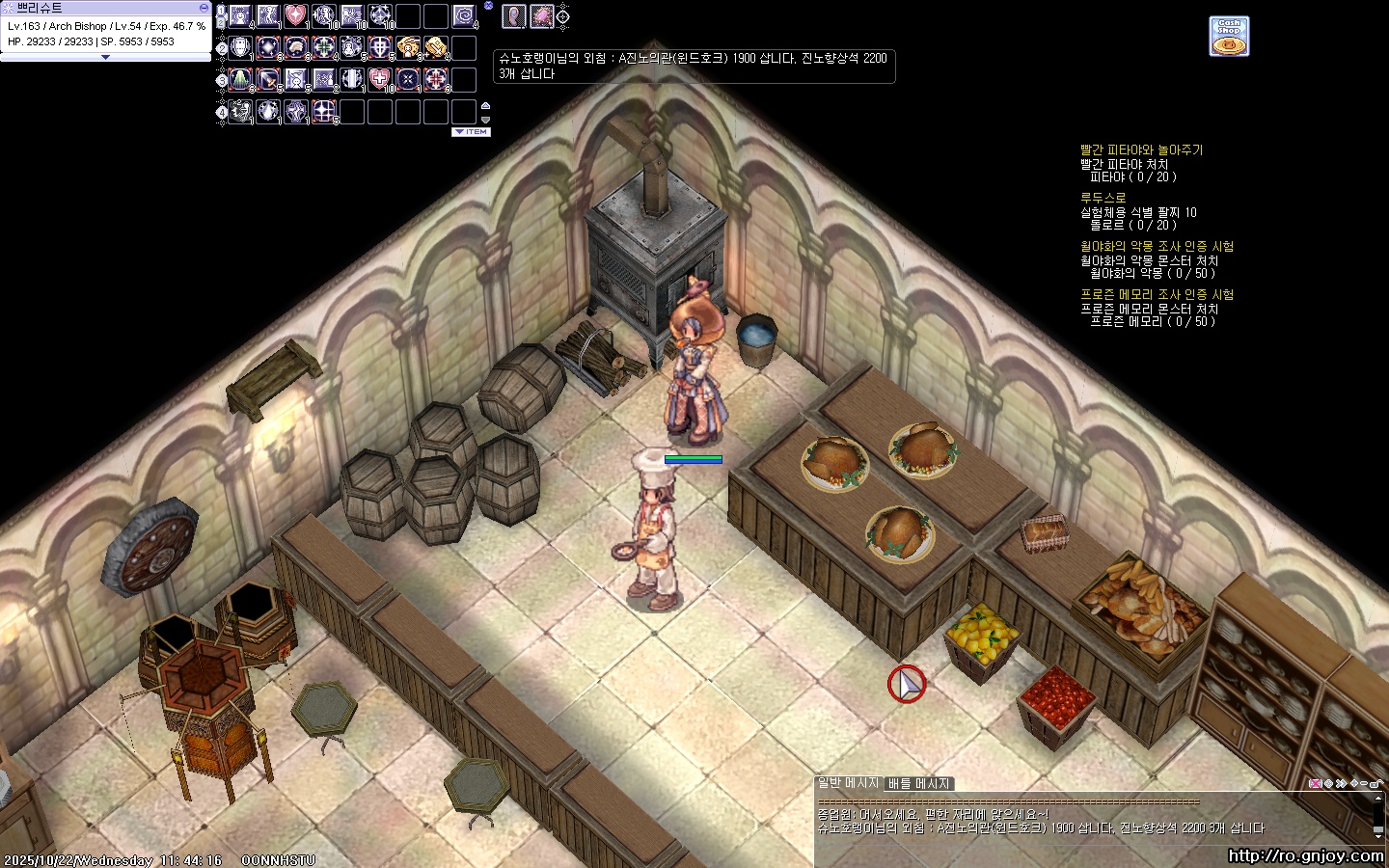Expand the character info window downward
1389x868 pixels.
tap(105, 57)
